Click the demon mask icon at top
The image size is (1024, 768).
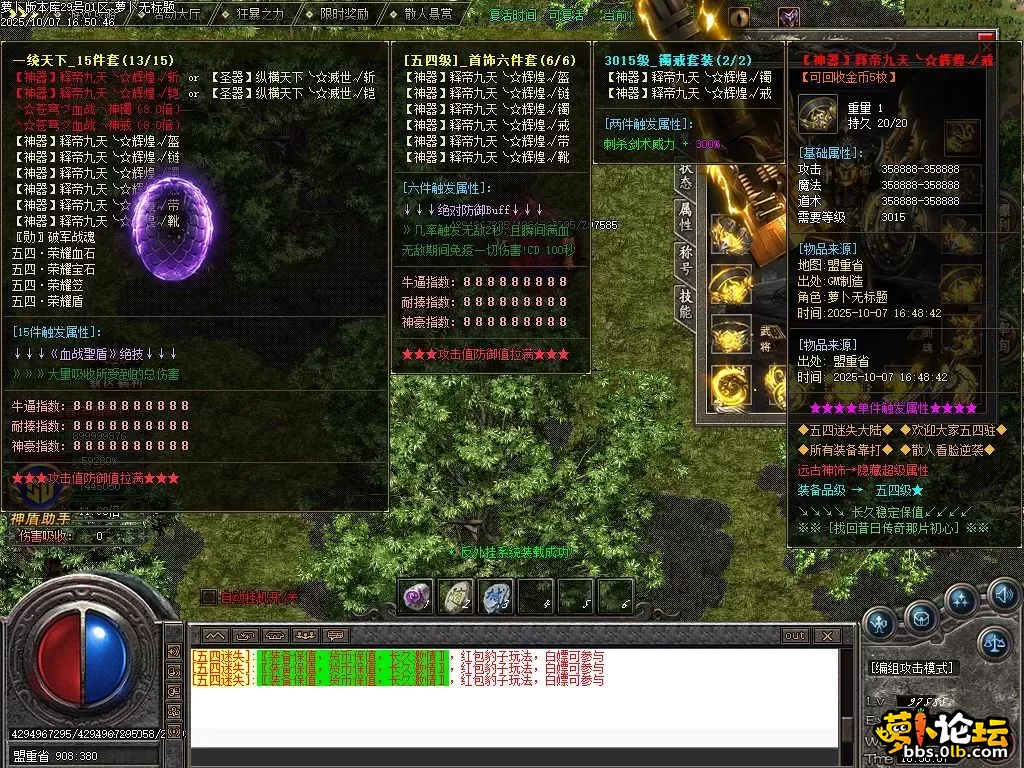coord(789,17)
